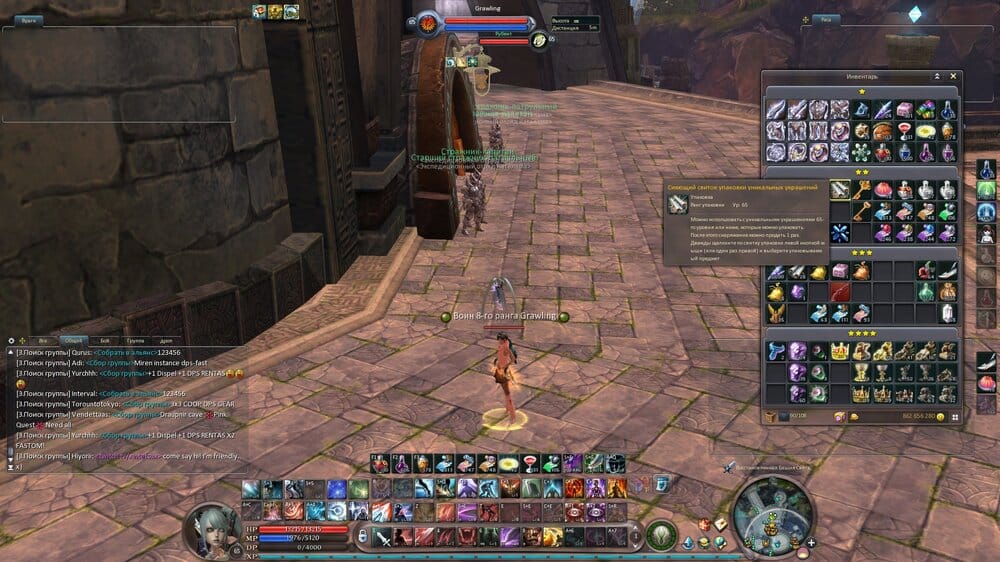Activate the round green emblem button beside hotbar
The width and height of the screenshot is (1000, 562).
[659, 535]
